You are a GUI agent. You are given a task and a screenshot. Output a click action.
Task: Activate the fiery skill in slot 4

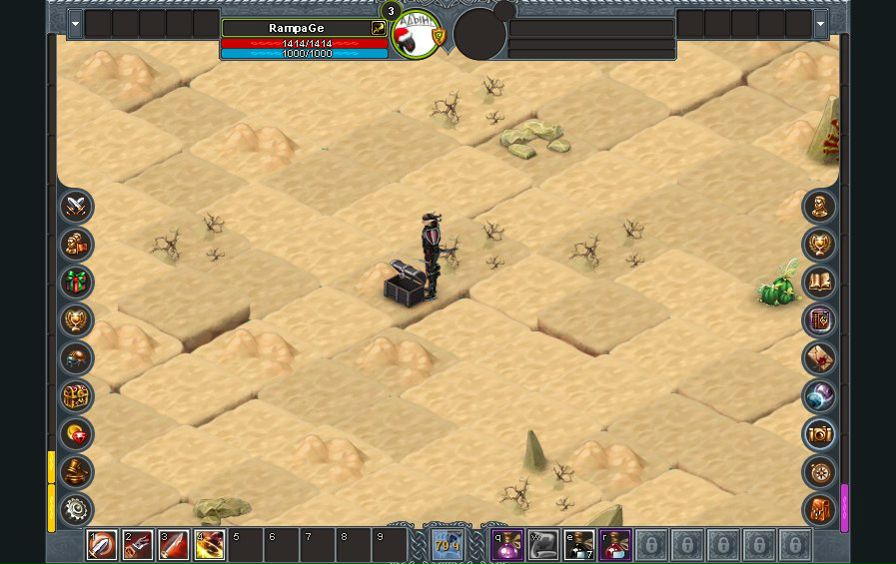point(210,545)
